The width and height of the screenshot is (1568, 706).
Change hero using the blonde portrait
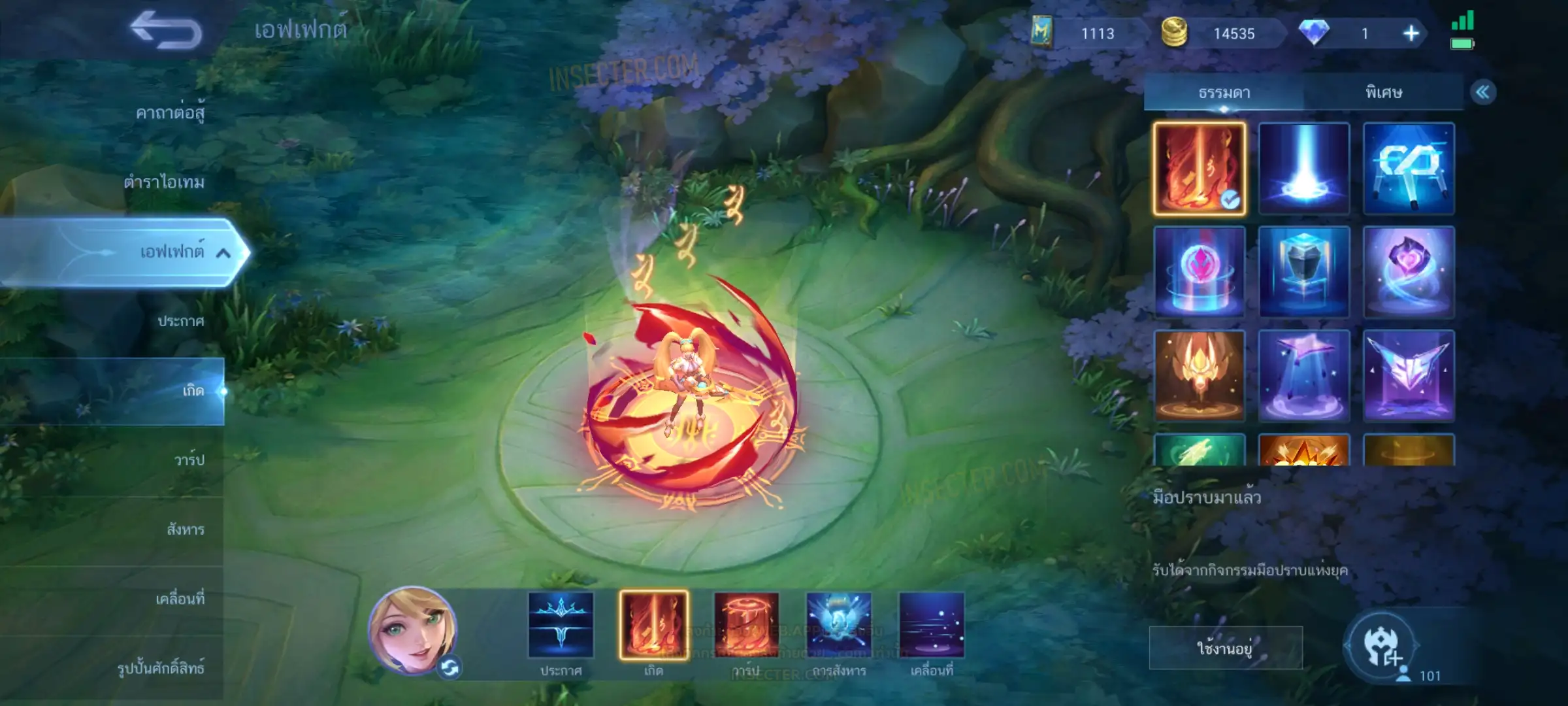(x=412, y=630)
